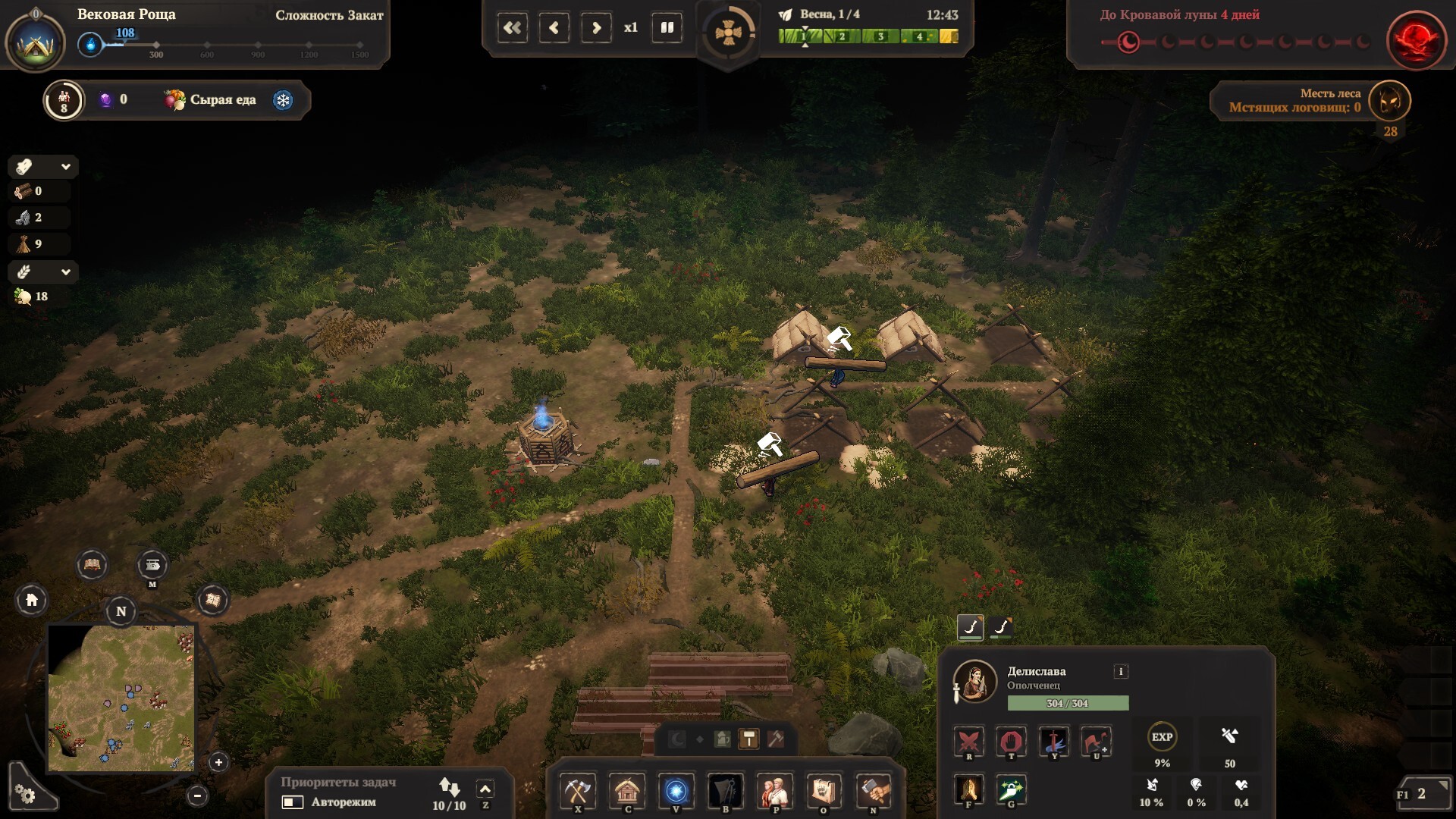Select the hammer work mode button

click(748, 739)
